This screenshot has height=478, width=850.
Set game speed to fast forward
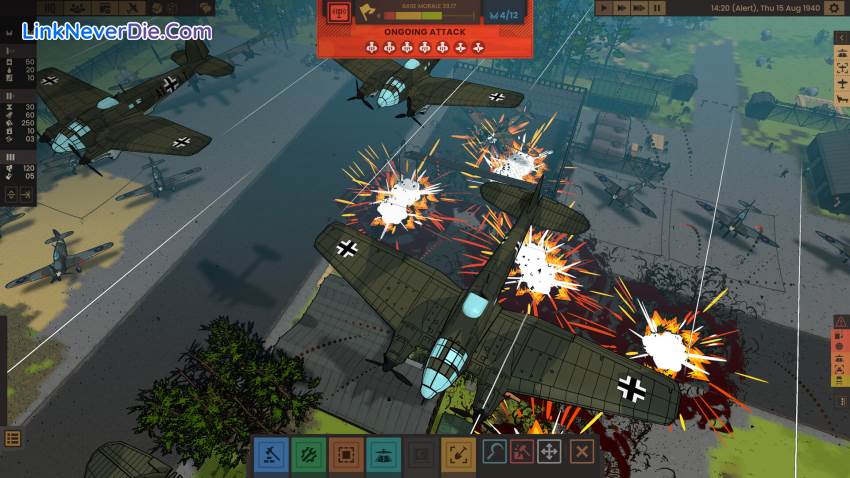click(622, 8)
